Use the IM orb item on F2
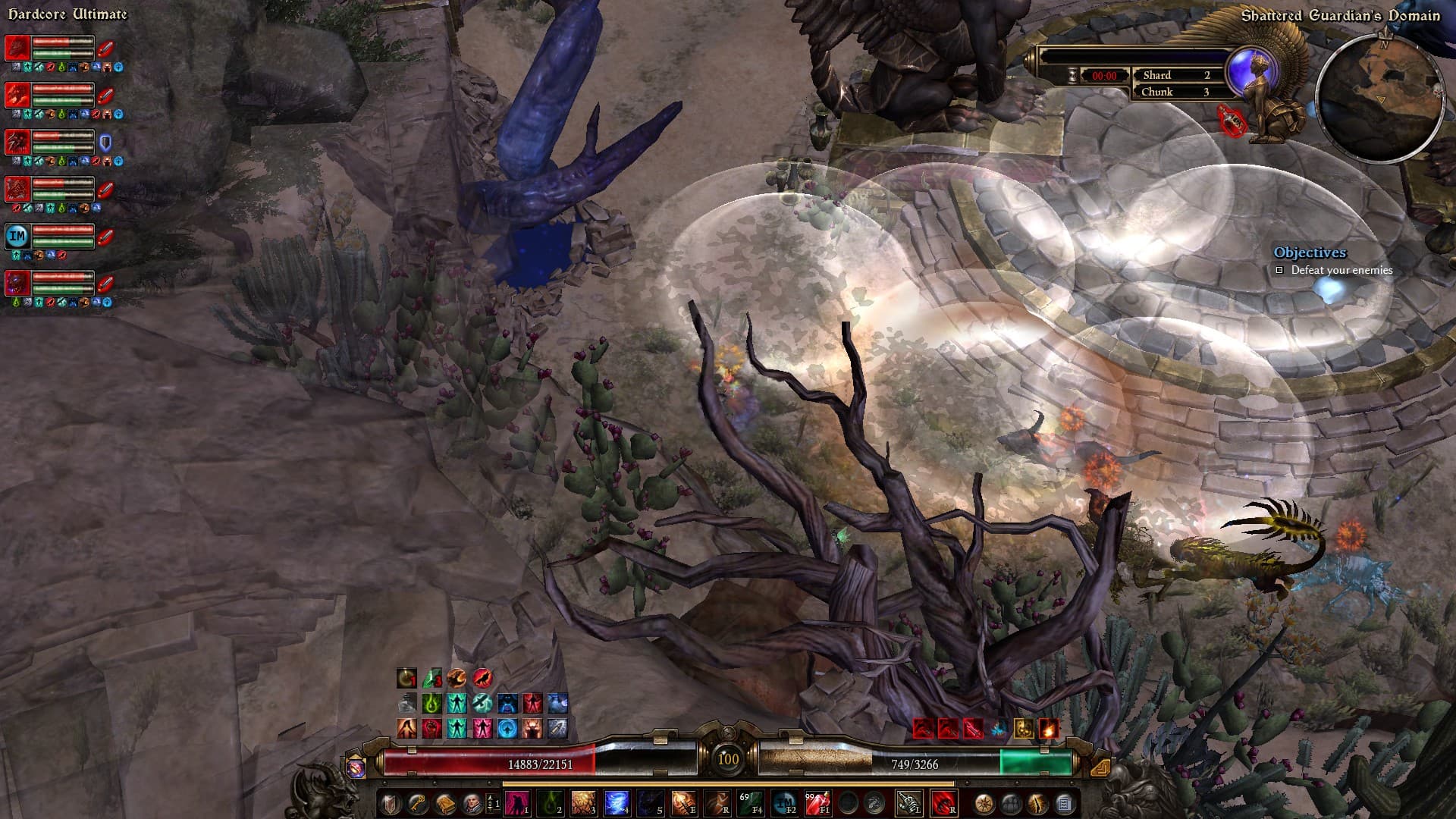The width and height of the screenshot is (1456, 819). (x=784, y=802)
